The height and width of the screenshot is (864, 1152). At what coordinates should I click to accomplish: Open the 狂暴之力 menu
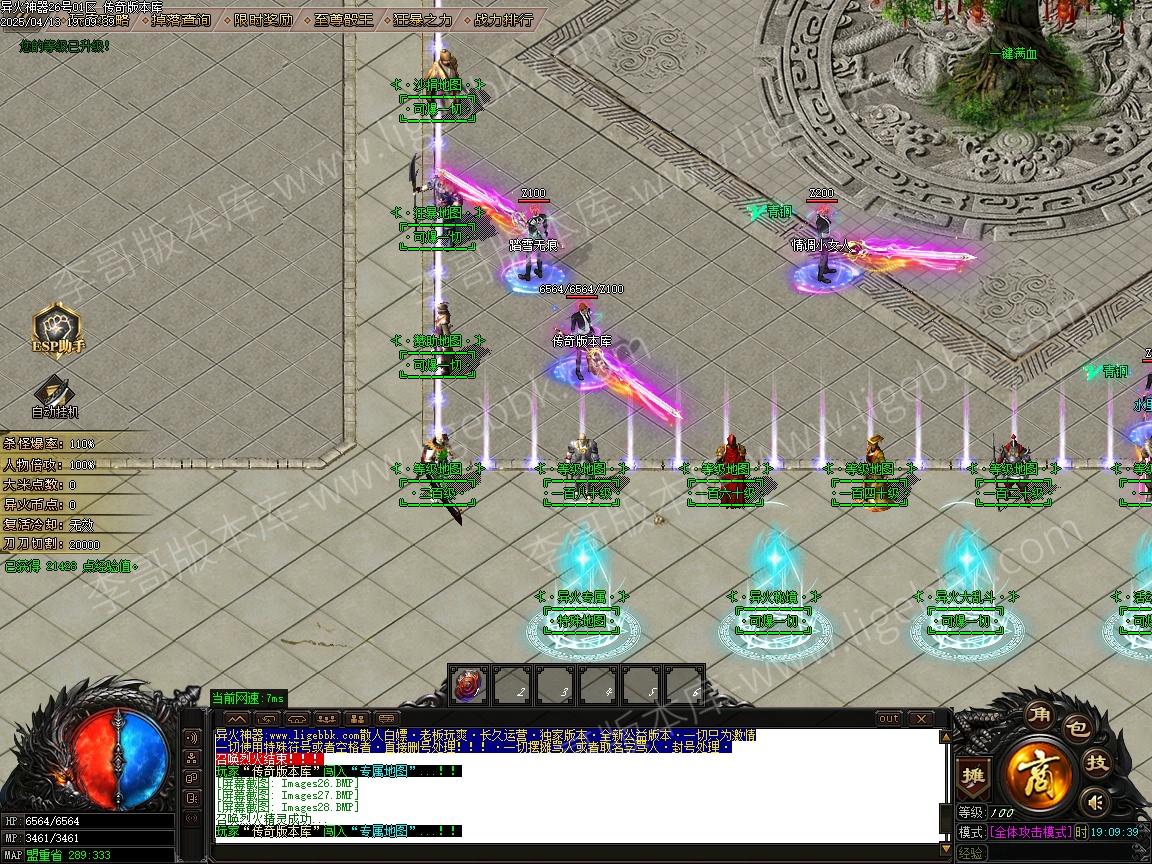[422, 20]
